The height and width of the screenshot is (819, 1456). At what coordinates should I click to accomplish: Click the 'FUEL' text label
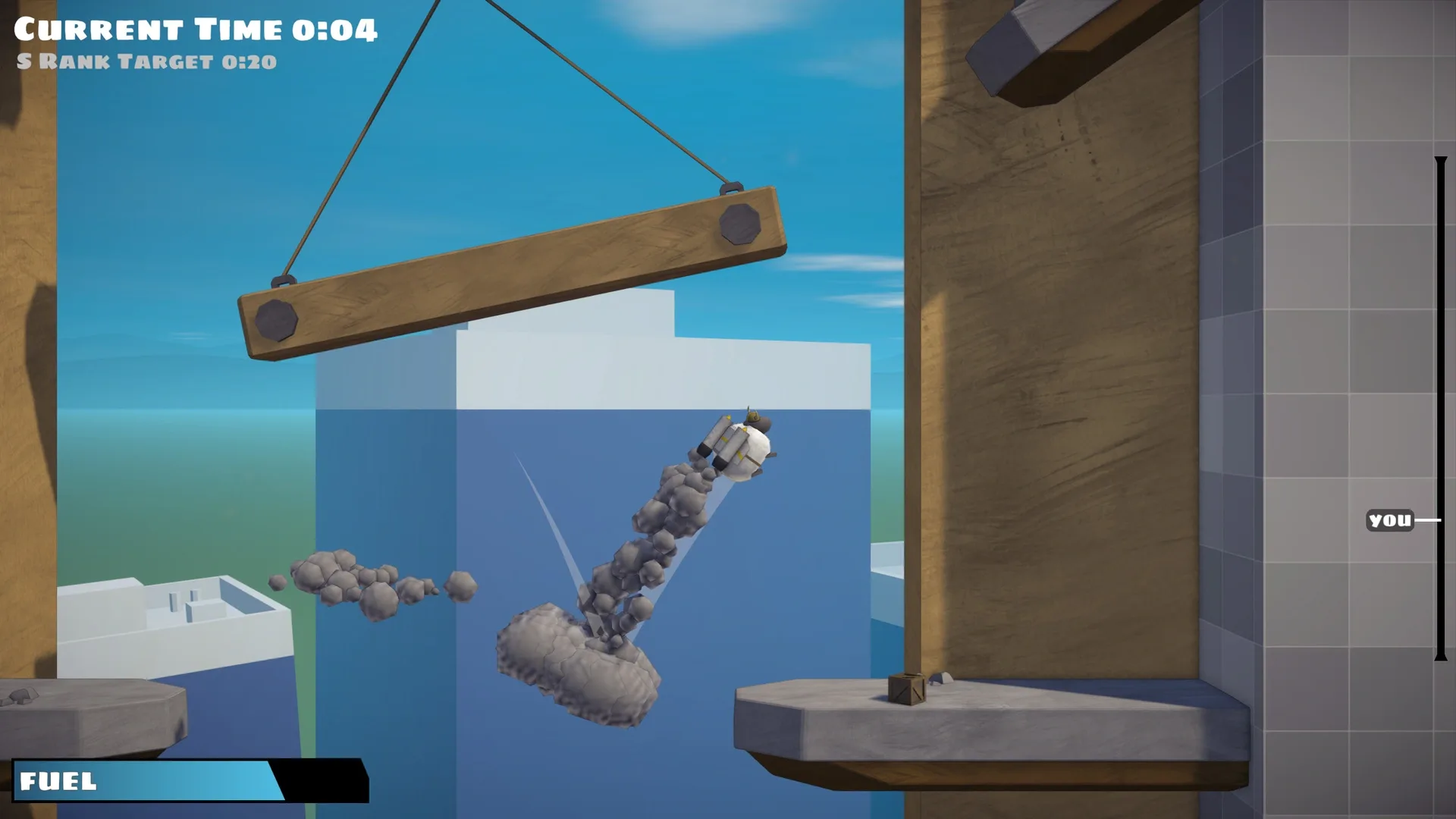57,779
